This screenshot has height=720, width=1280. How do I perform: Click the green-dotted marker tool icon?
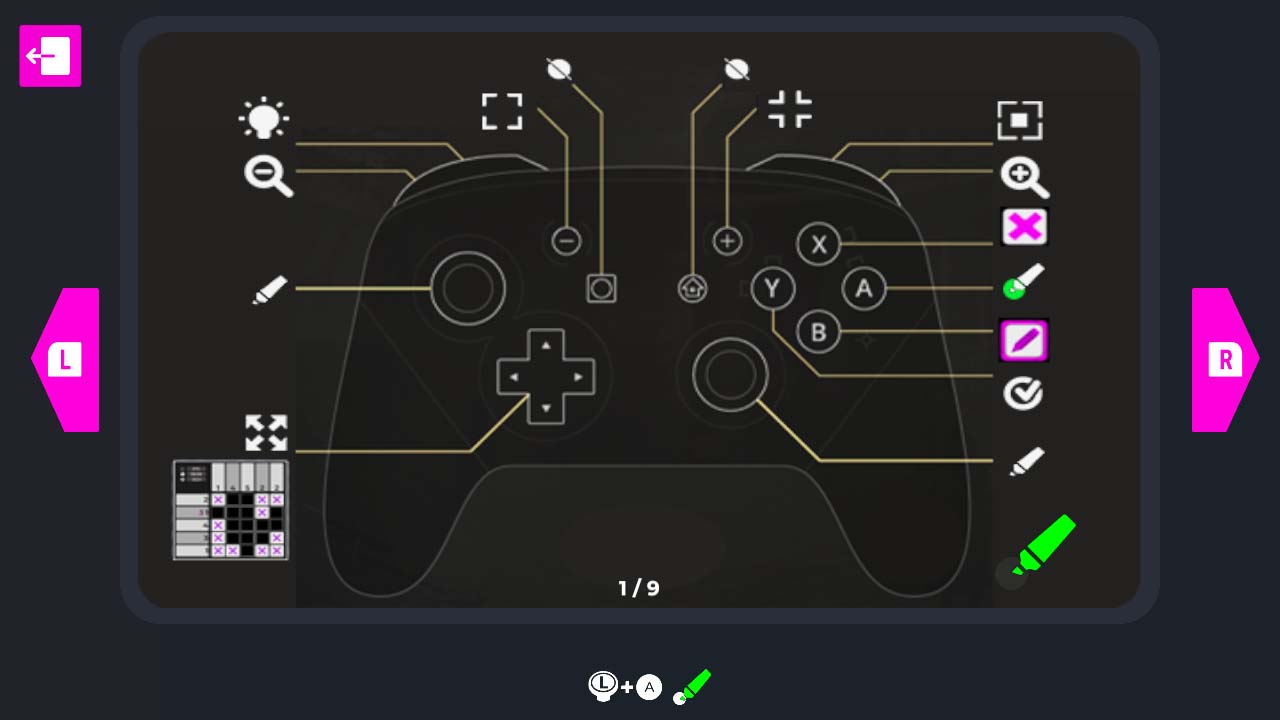[1024, 283]
